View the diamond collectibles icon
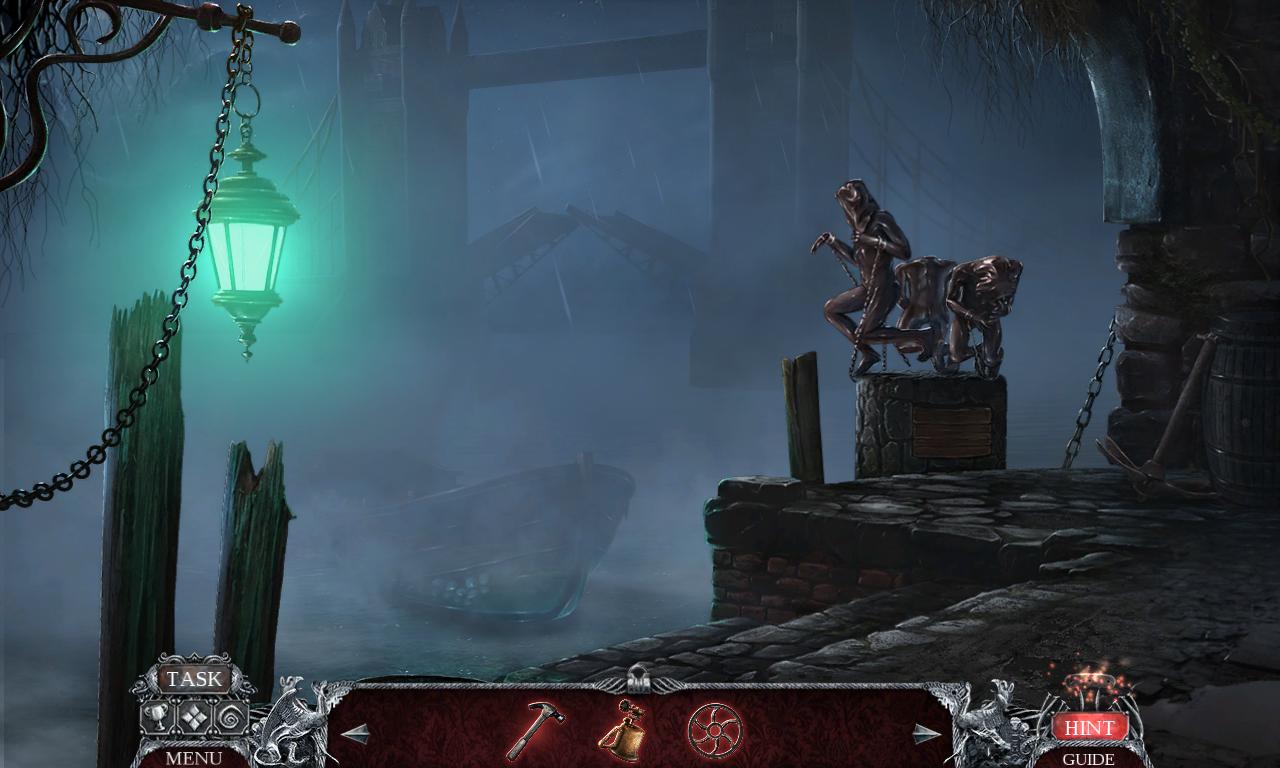This screenshot has height=768, width=1280. (195, 717)
